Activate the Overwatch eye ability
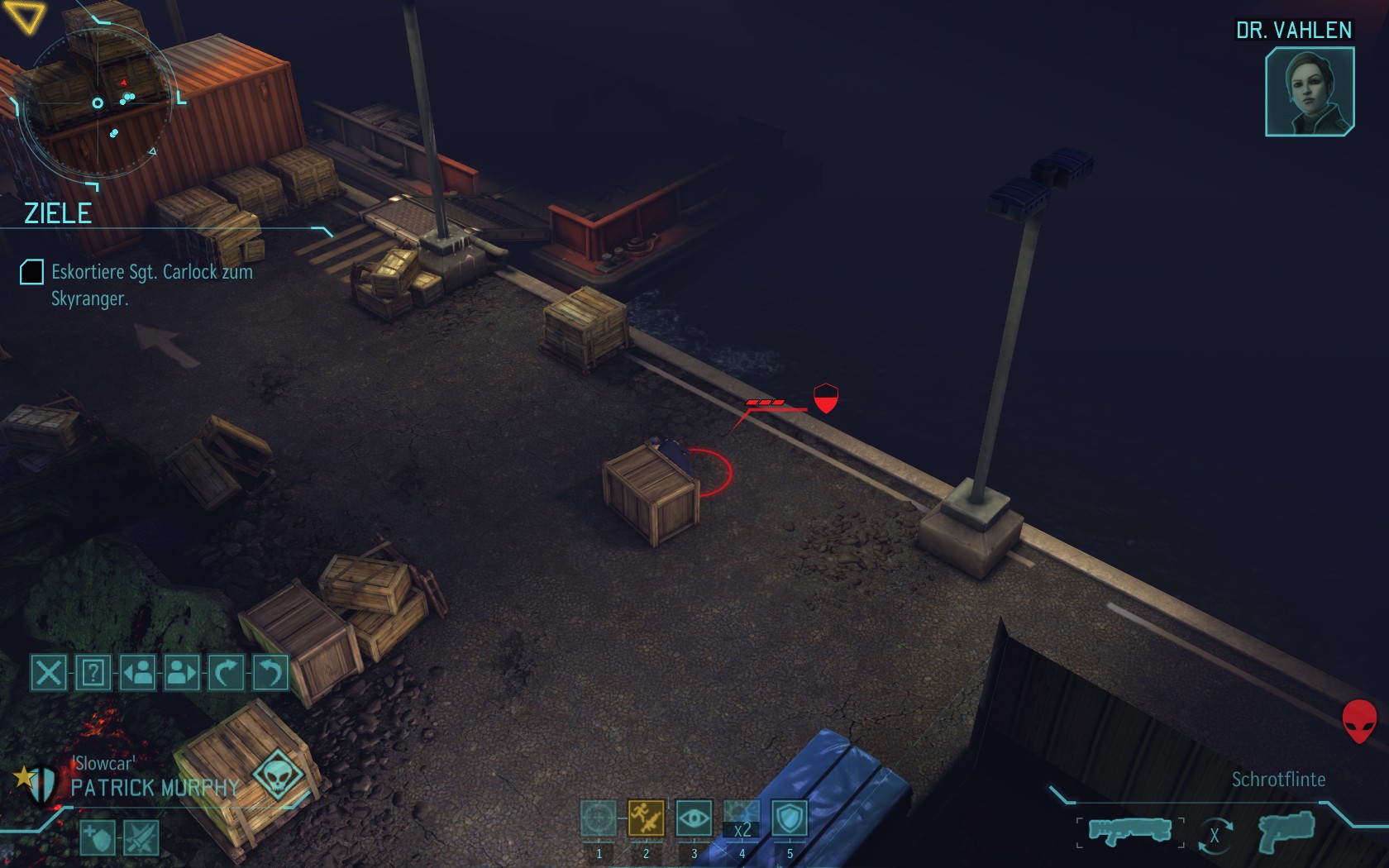Screen dimensions: 1389x868 tap(694, 818)
